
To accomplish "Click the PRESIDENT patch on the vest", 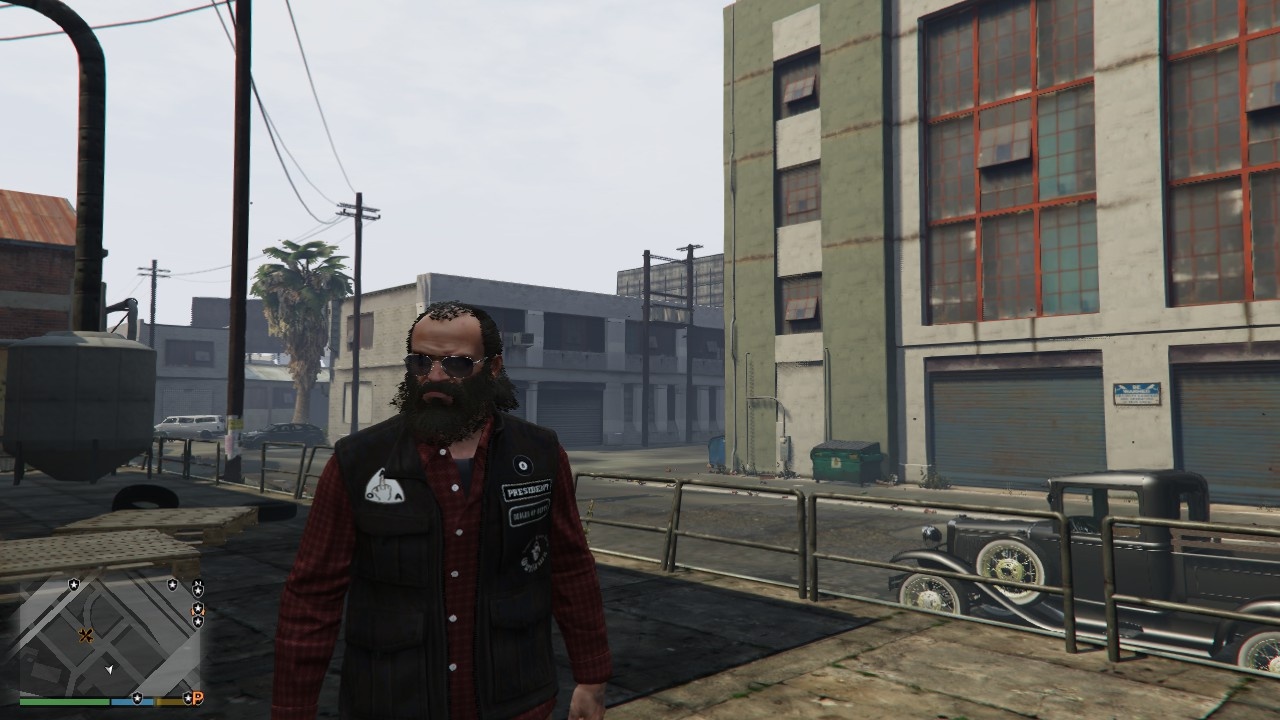I will [x=528, y=491].
